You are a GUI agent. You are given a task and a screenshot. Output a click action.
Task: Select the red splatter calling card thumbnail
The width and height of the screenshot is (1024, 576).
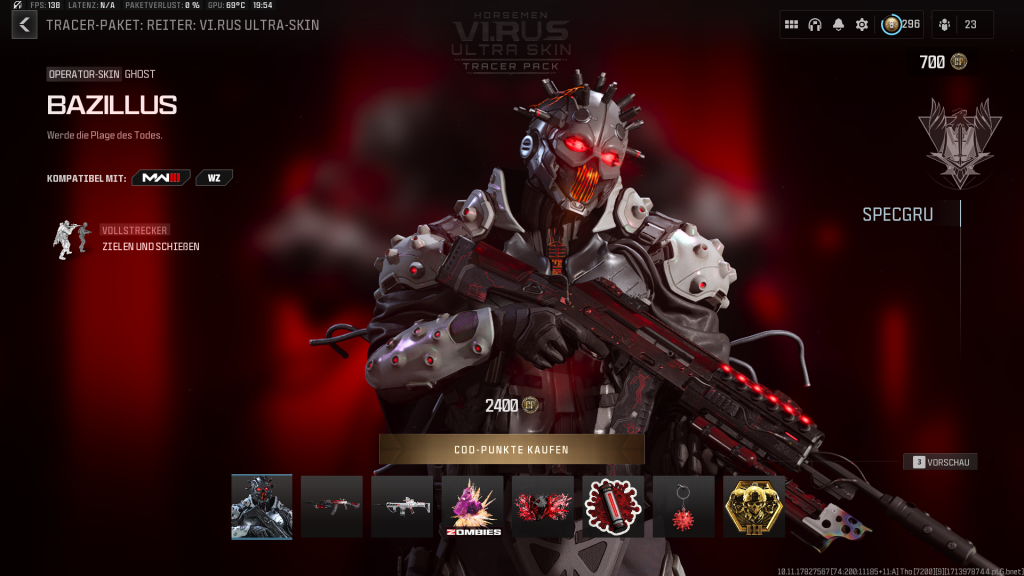pyautogui.click(x=543, y=507)
